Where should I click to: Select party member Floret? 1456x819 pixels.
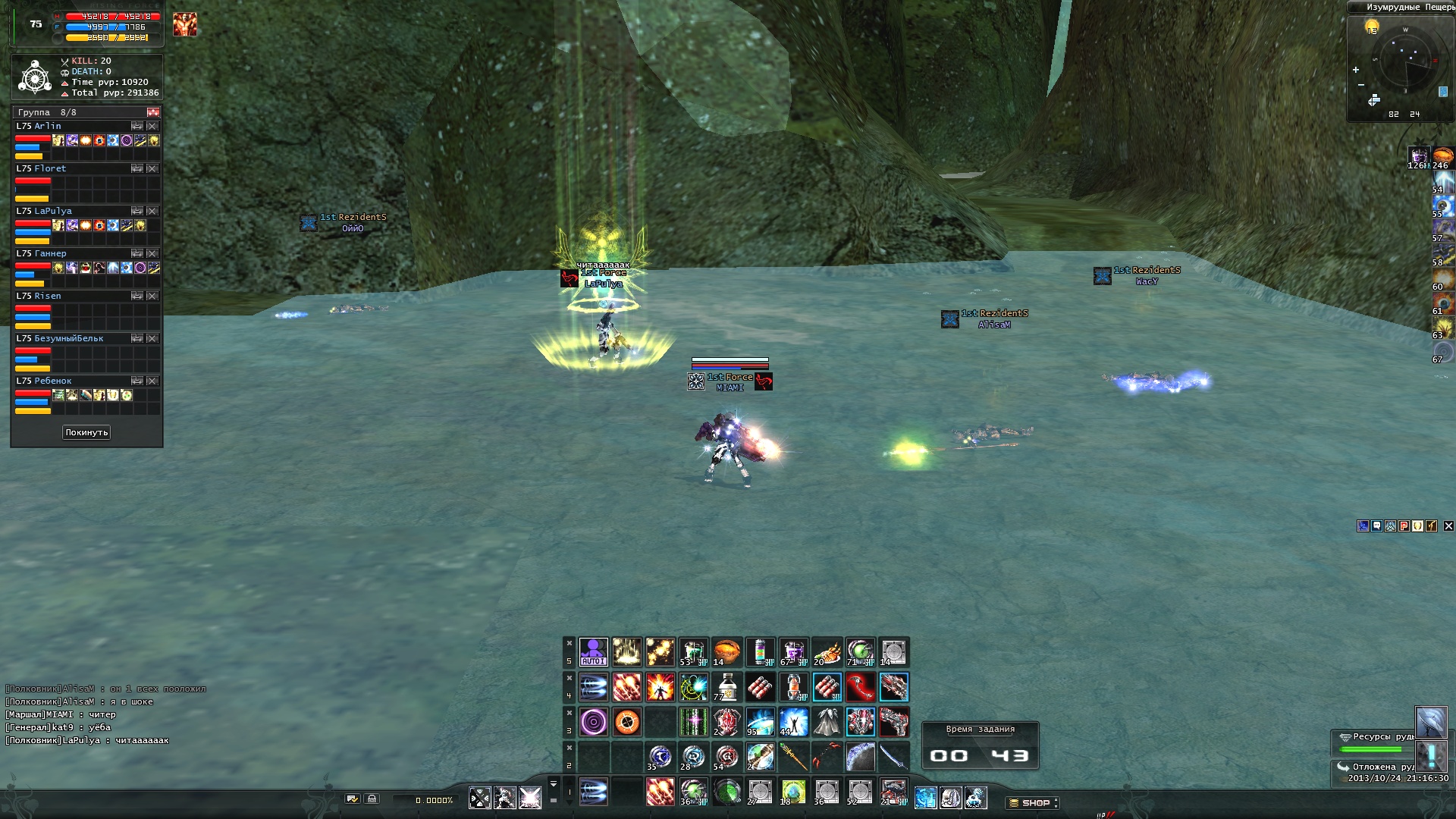click(50, 168)
